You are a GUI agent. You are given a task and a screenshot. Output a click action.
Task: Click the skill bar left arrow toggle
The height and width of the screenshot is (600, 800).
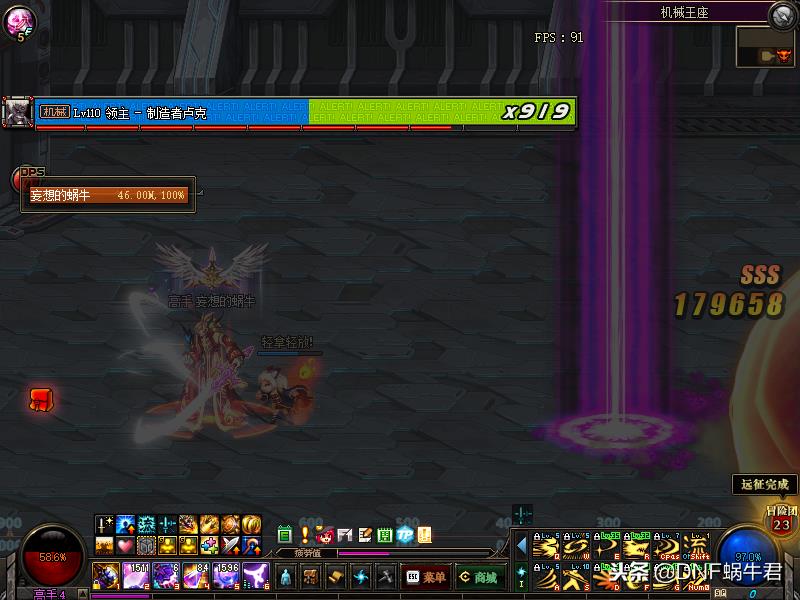[520, 546]
